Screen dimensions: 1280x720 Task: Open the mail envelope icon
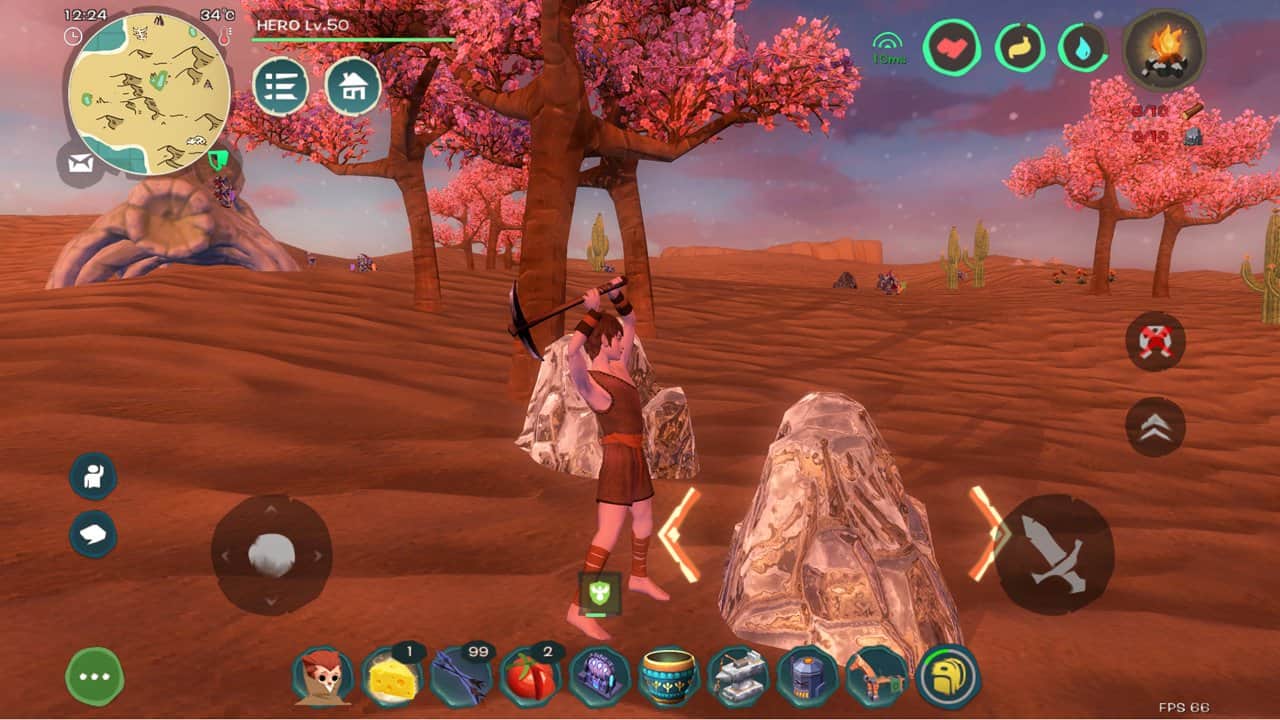point(81,163)
